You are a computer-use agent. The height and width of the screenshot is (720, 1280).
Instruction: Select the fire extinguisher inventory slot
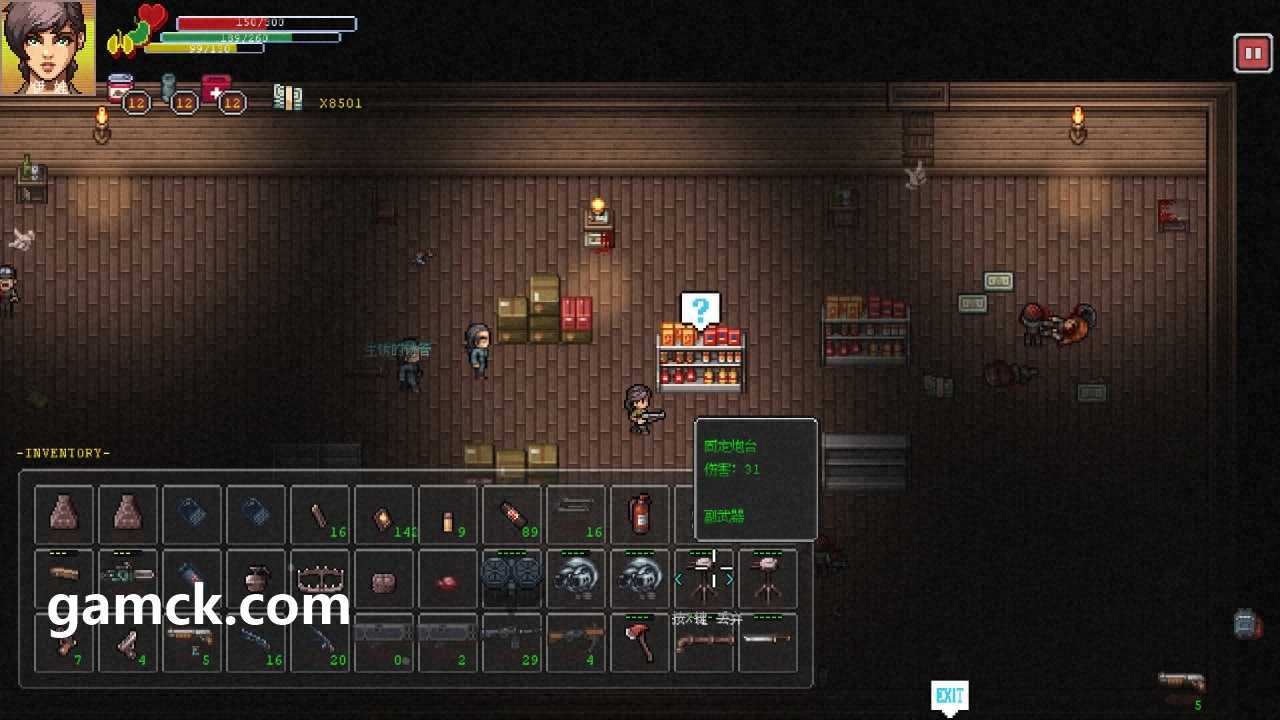click(x=640, y=514)
